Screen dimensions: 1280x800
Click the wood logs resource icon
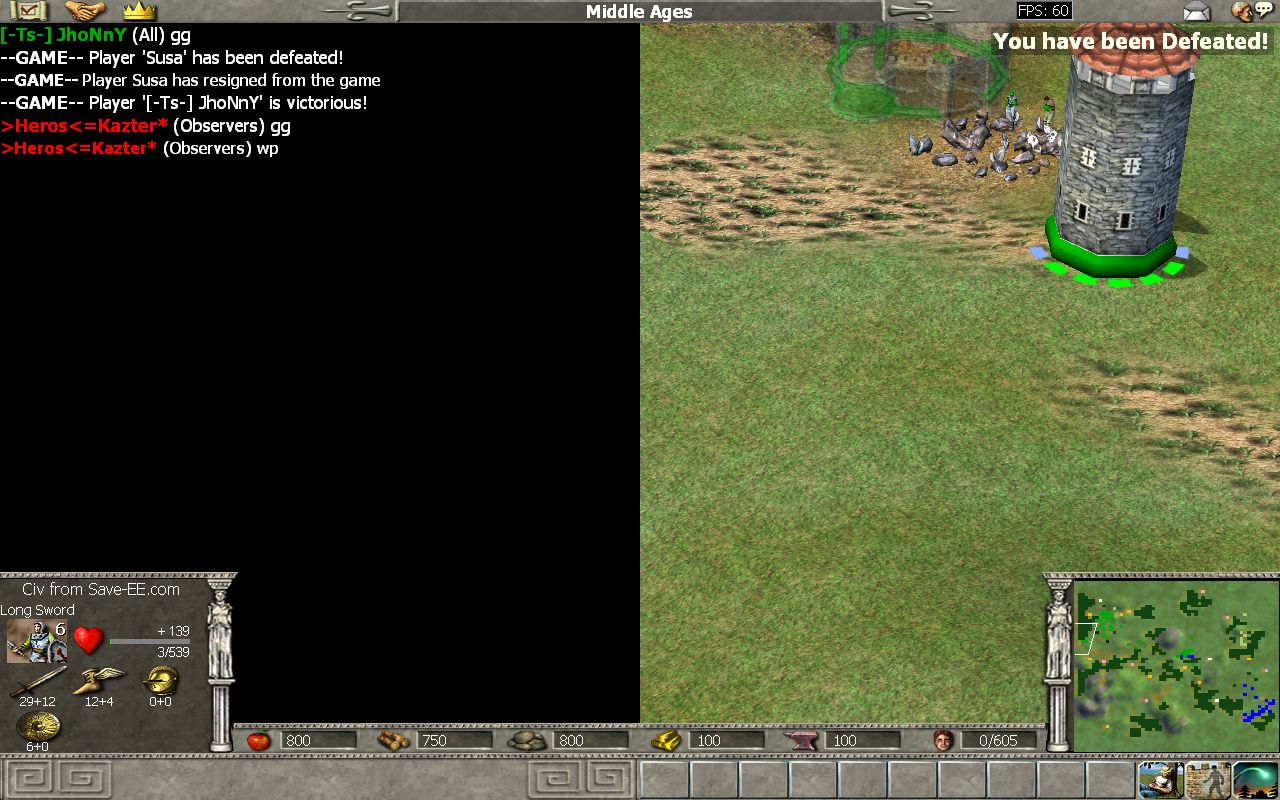click(x=393, y=741)
